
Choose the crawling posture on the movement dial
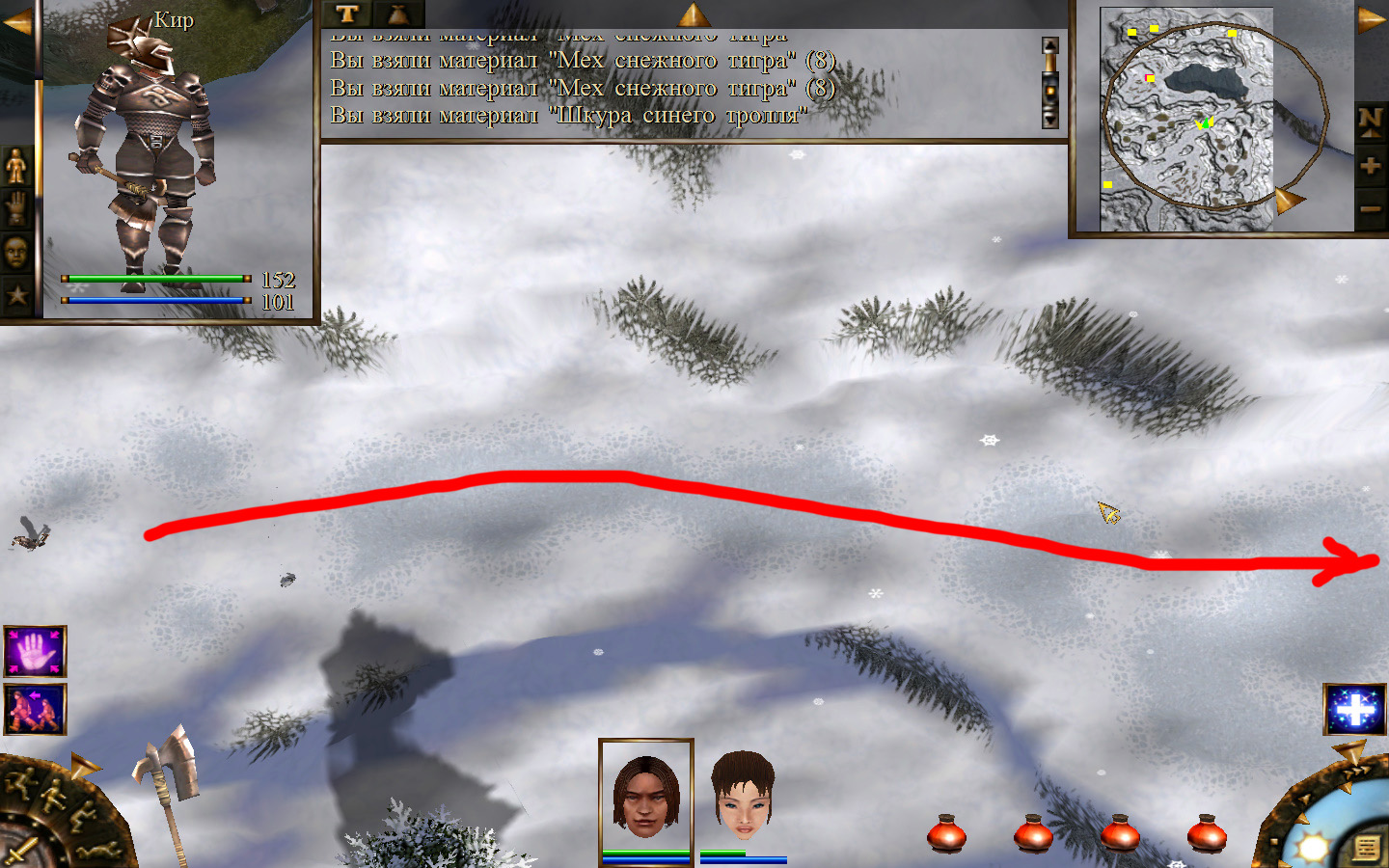click(100, 851)
